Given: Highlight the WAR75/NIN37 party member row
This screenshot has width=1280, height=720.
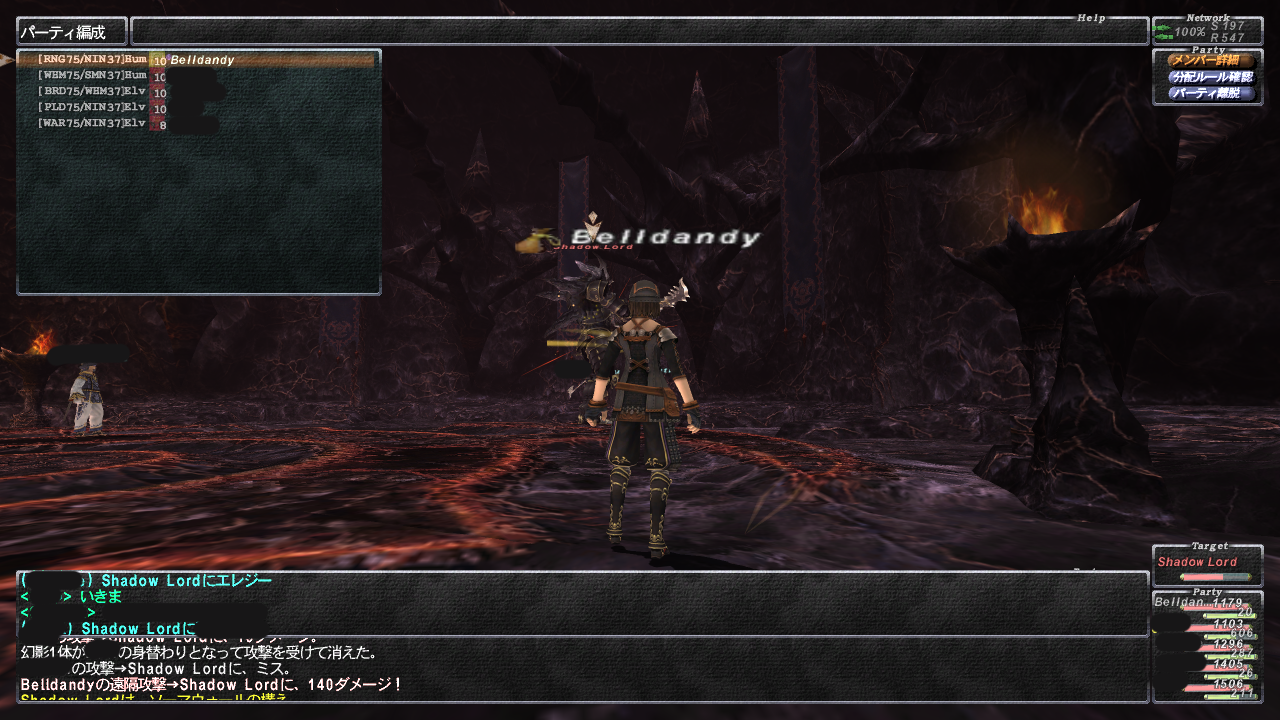Looking at the screenshot, I should click(x=198, y=124).
